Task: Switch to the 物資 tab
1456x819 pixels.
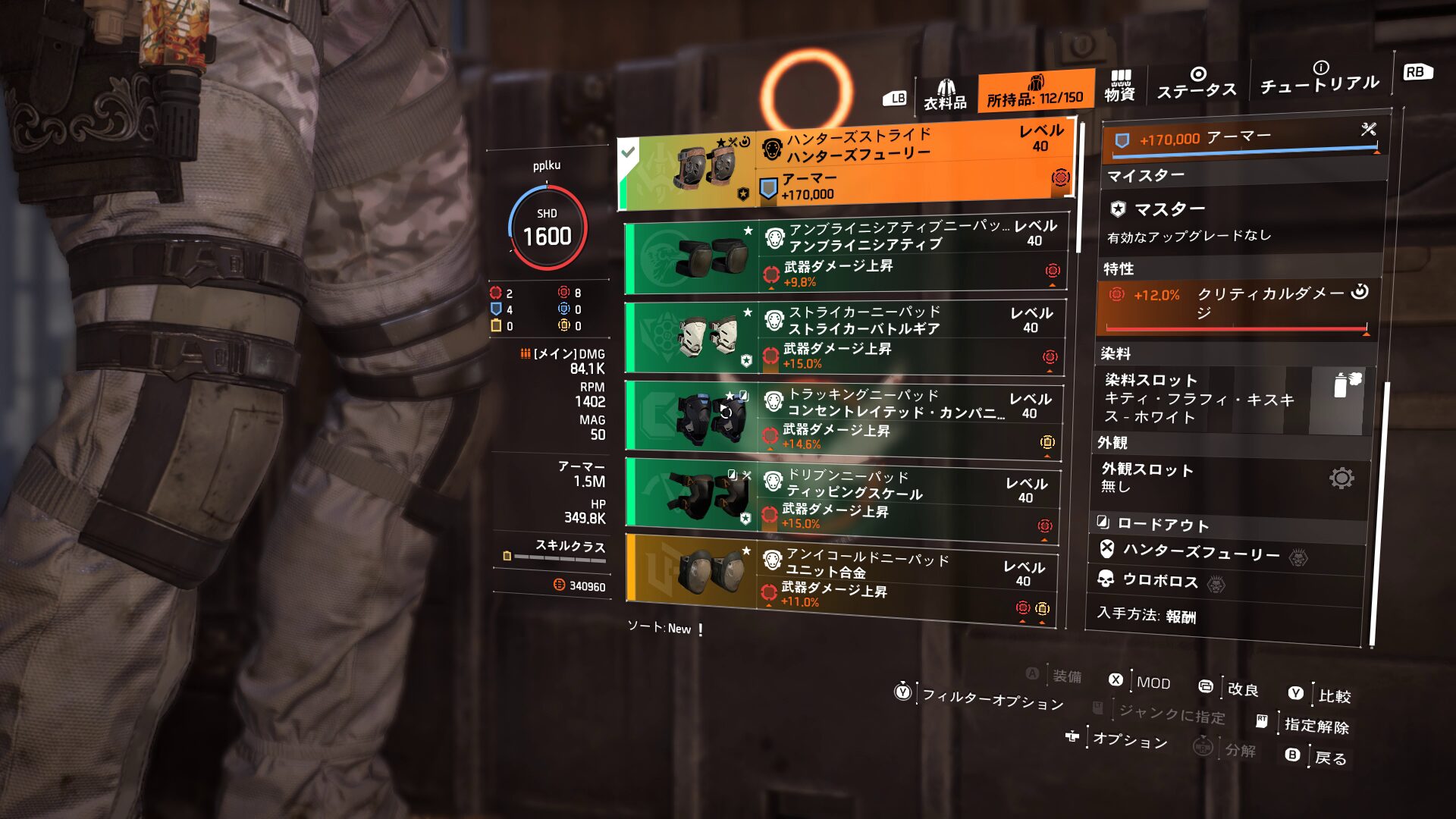Action: point(1119,86)
